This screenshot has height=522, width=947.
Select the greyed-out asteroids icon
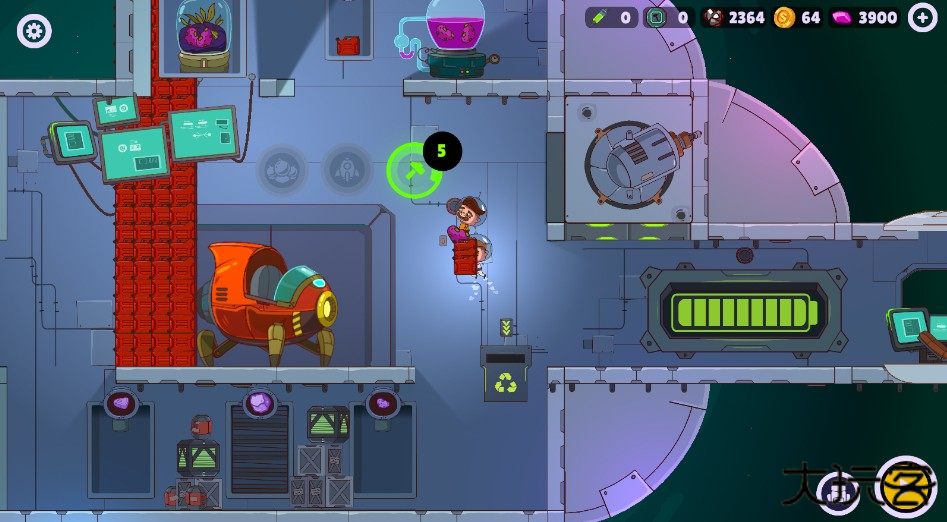283,170
